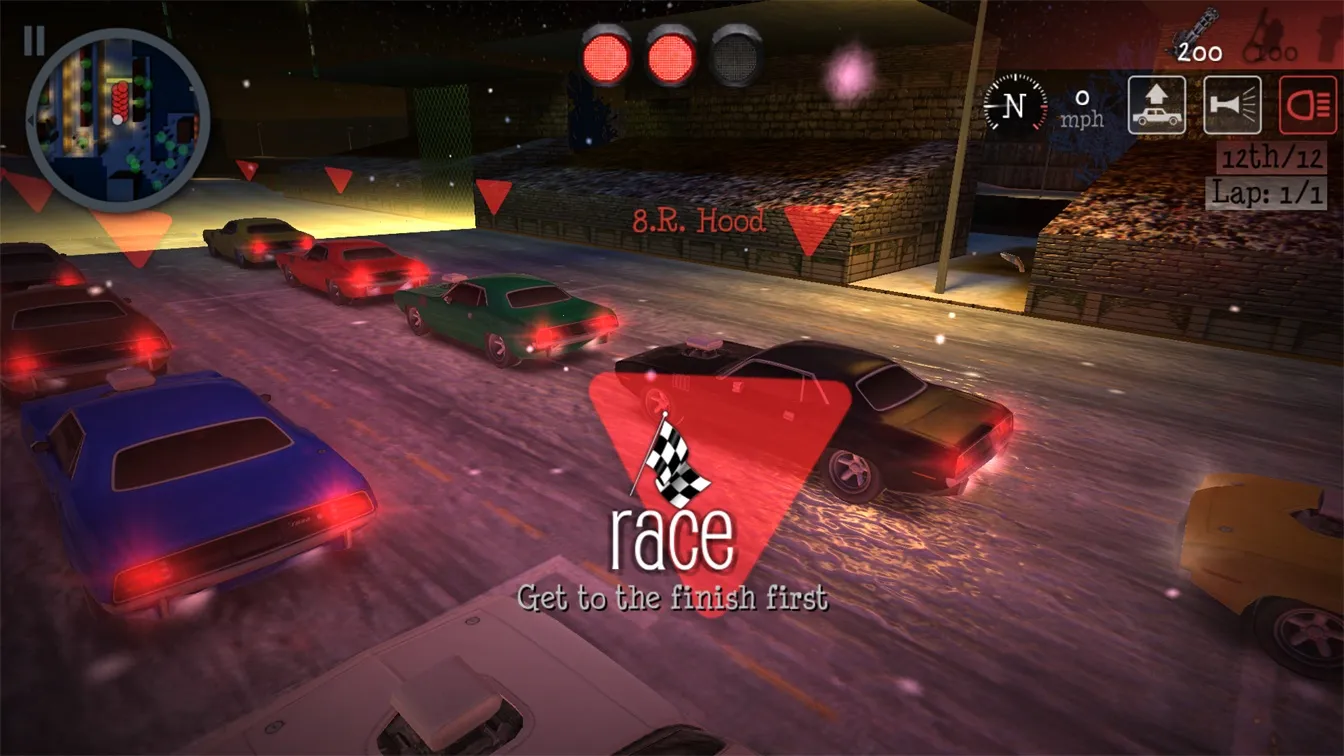Screen dimensions: 1344x756
Task: Select the minigun weapon icon
Action: (x=1199, y=36)
